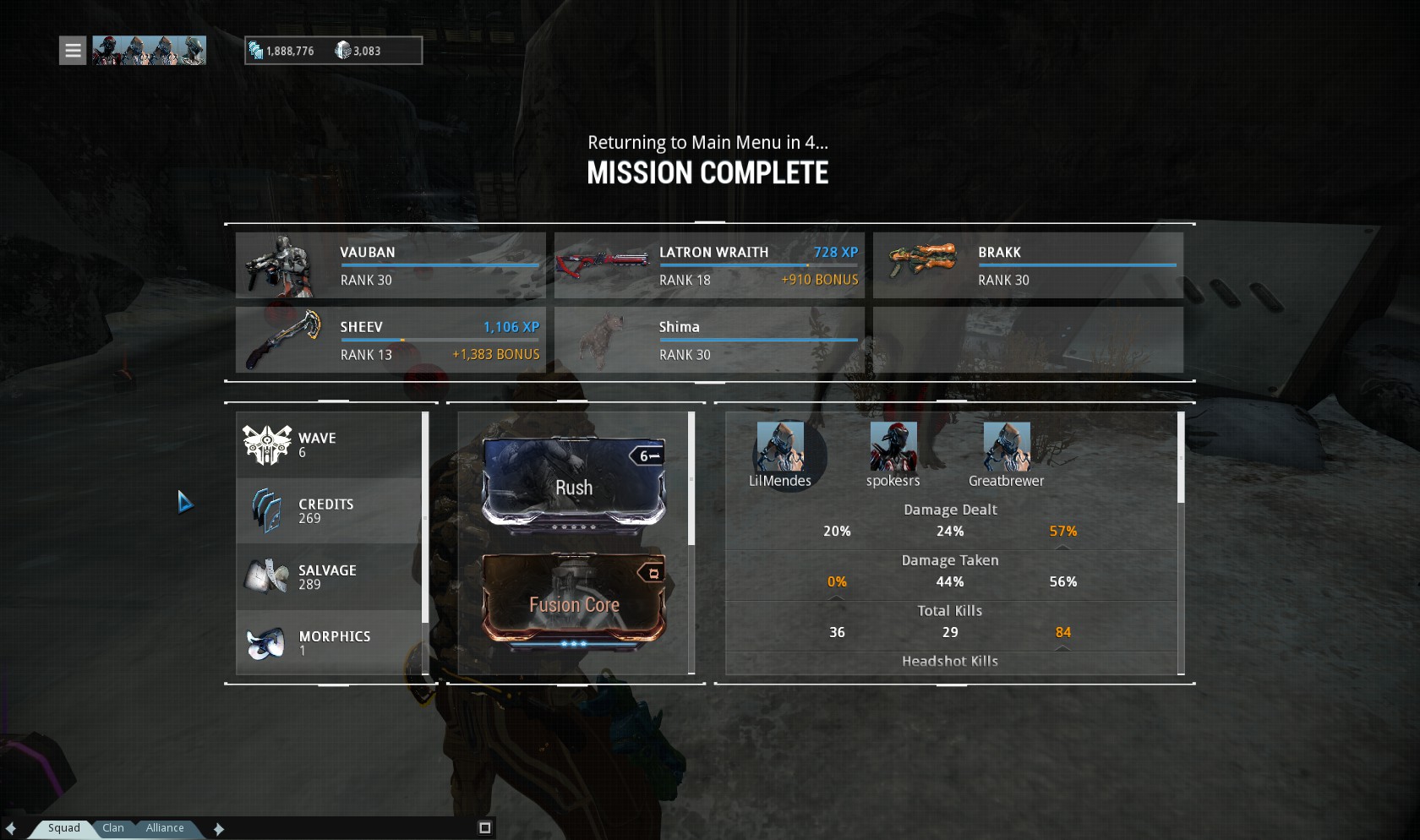
Task: Switch to the Clan chat tab
Action: (113, 828)
